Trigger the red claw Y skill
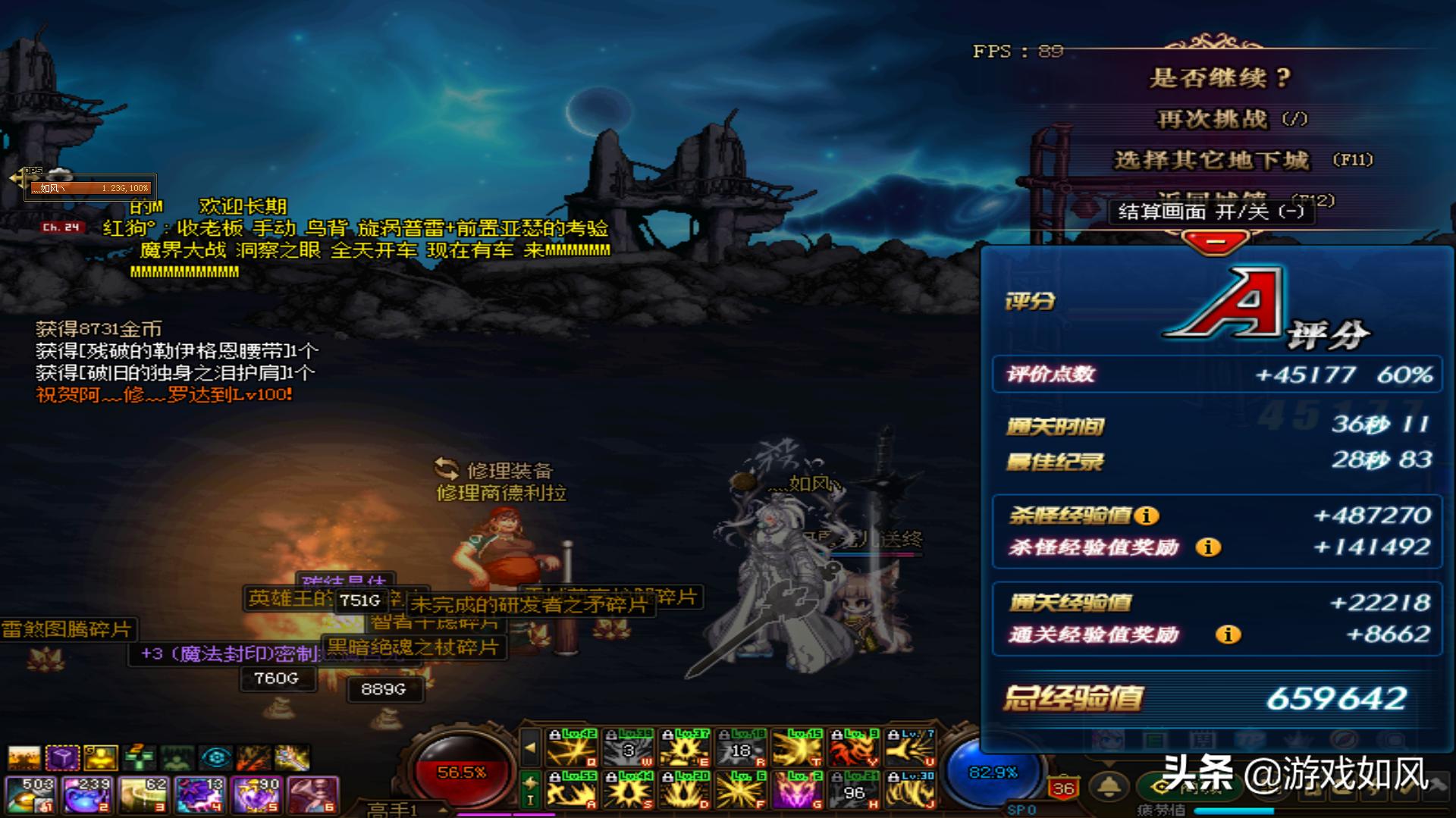The width and height of the screenshot is (1456, 818). pos(854,747)
